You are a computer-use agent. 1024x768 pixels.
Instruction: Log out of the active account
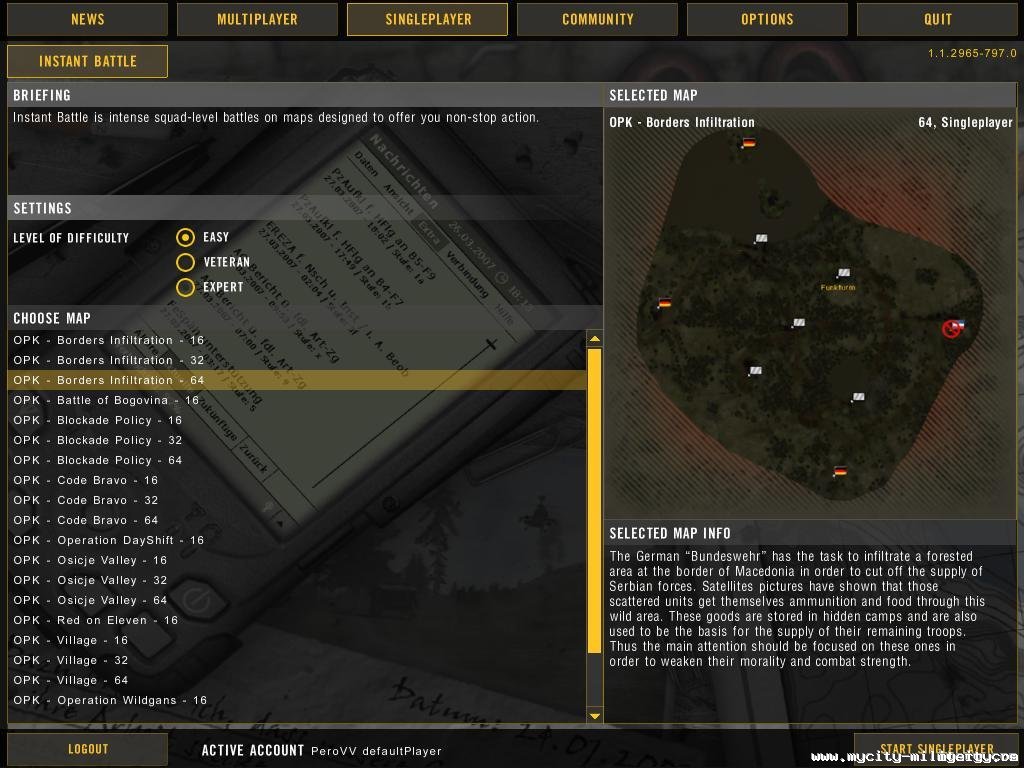(87, 749)
